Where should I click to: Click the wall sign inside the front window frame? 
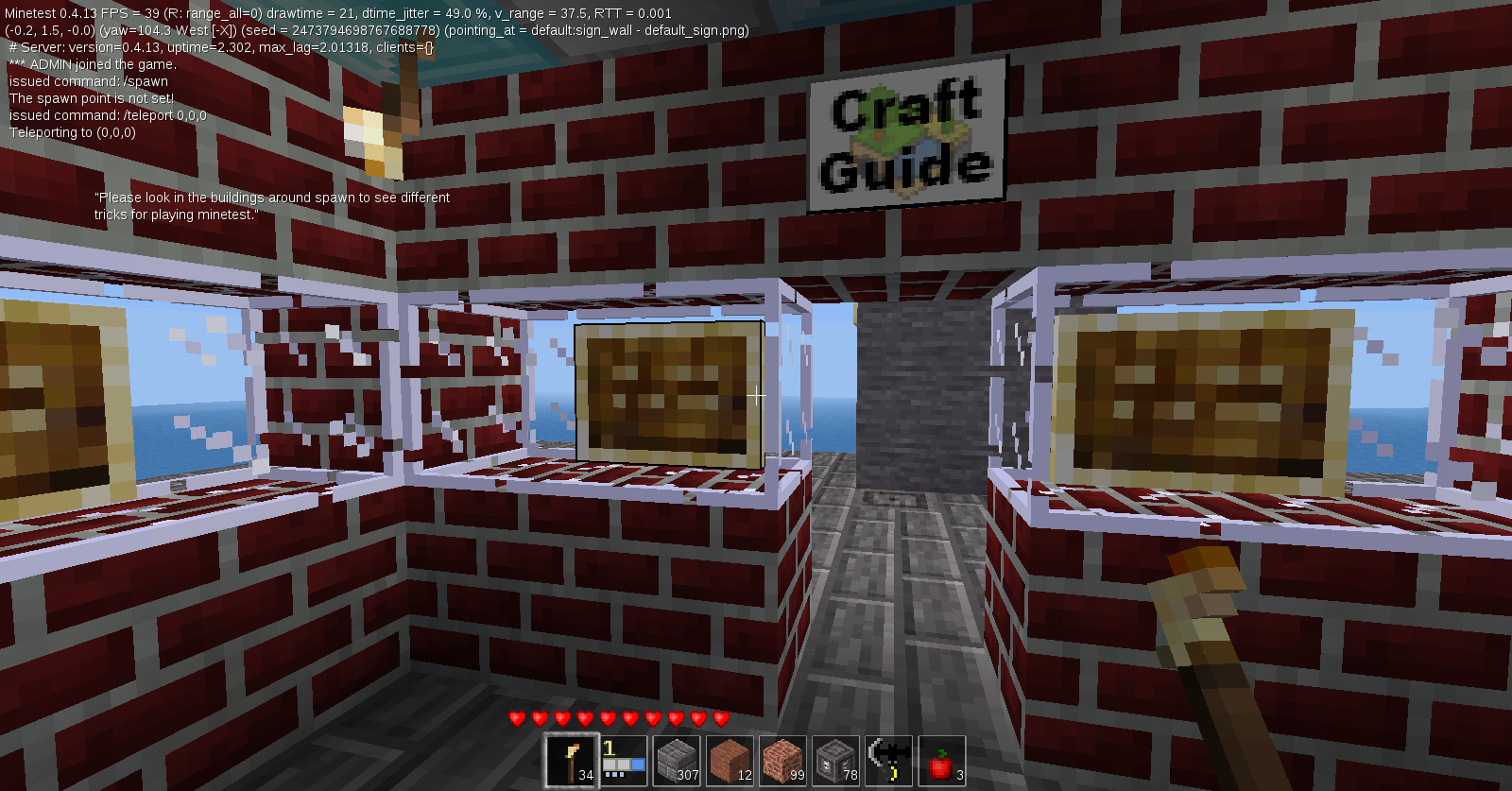pos(668,395)
